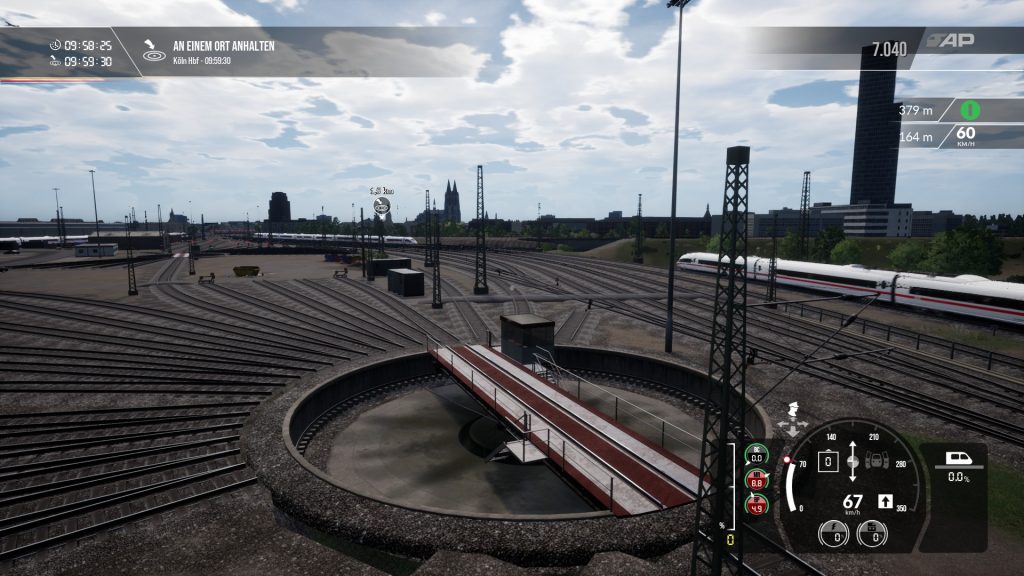This screenshot has height=576, width=1024.
Task: Select the conductor movement arrows icon
Action: click(793, 420)
